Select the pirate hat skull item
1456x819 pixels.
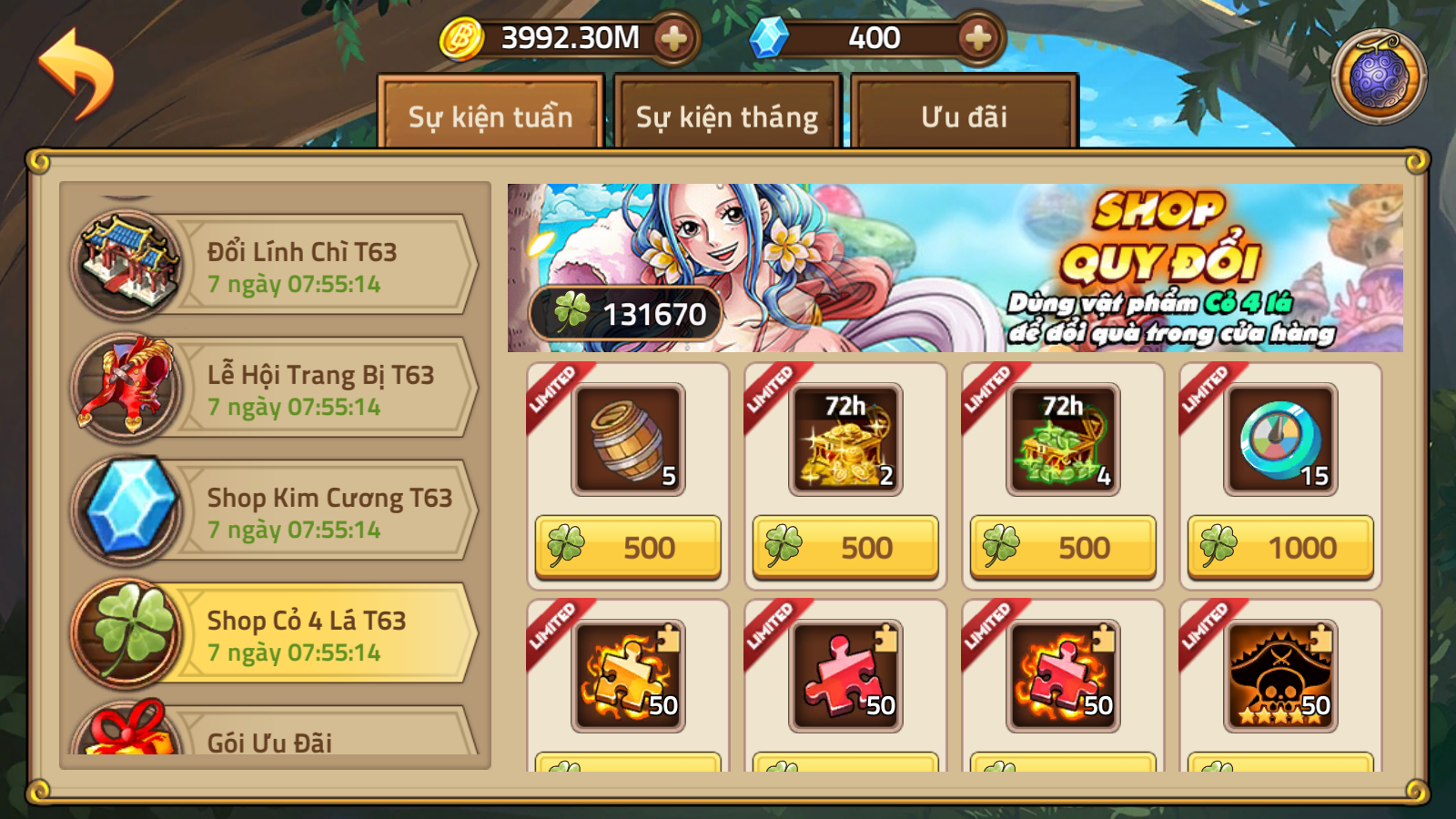point(1280,676)
